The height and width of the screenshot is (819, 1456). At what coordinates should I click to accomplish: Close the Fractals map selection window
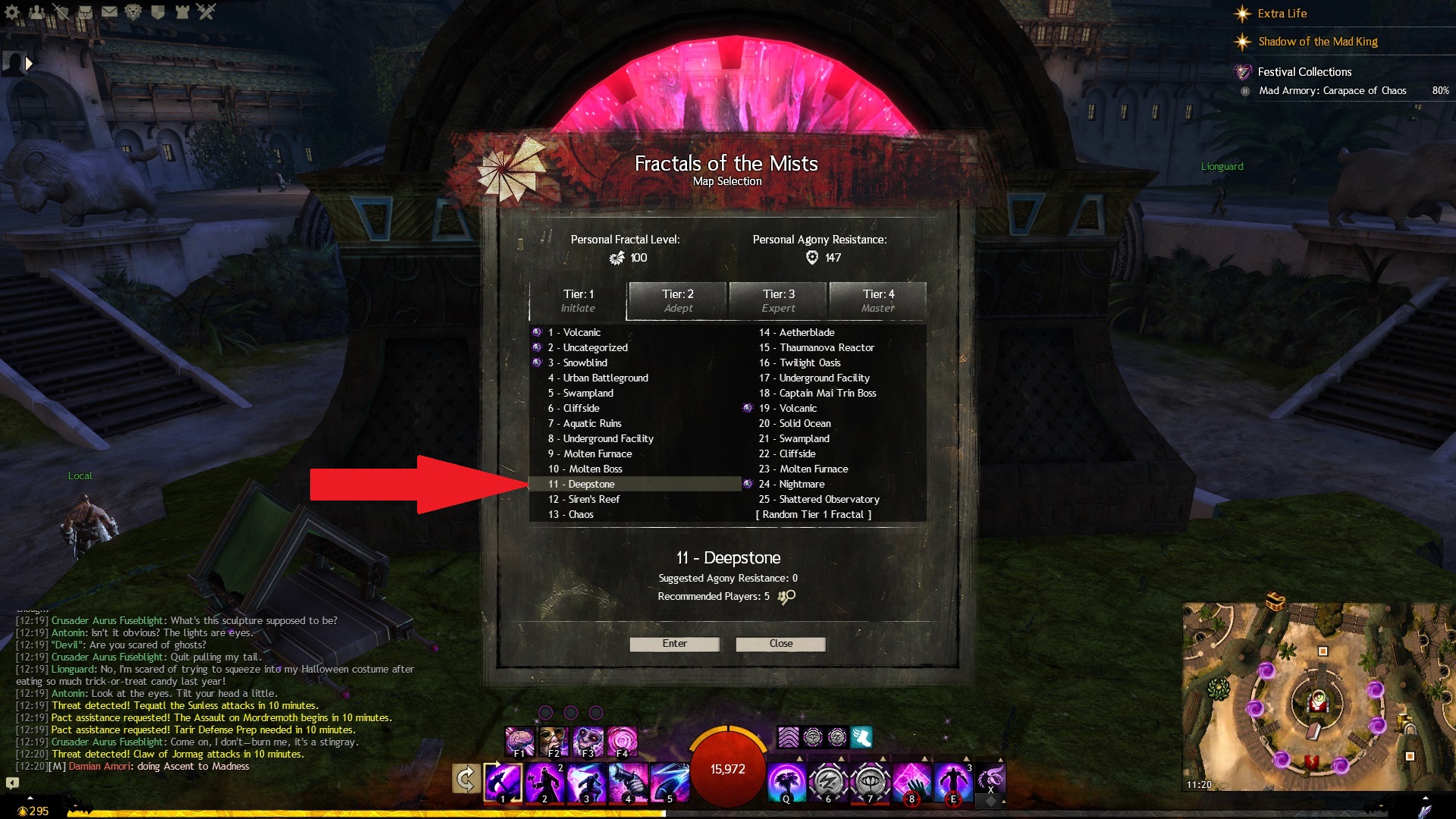(780, 644)
